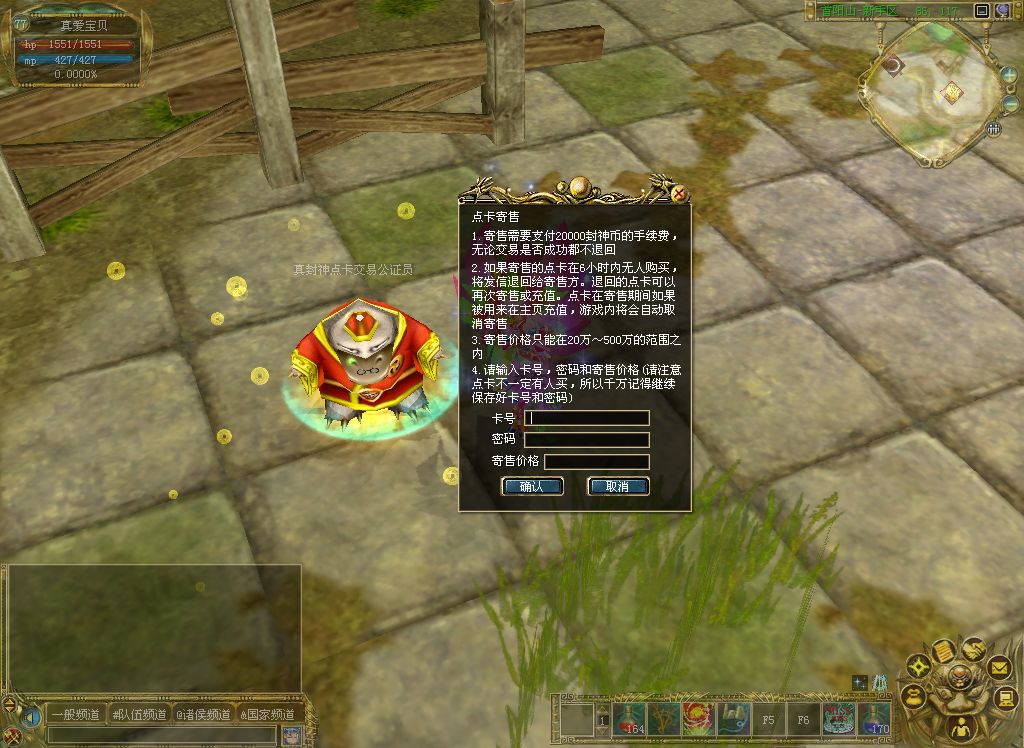Close the 点卡寄售 window with the X
Image resolution: width=1024 pixels, height=748 pixels.
click(679, 193)
